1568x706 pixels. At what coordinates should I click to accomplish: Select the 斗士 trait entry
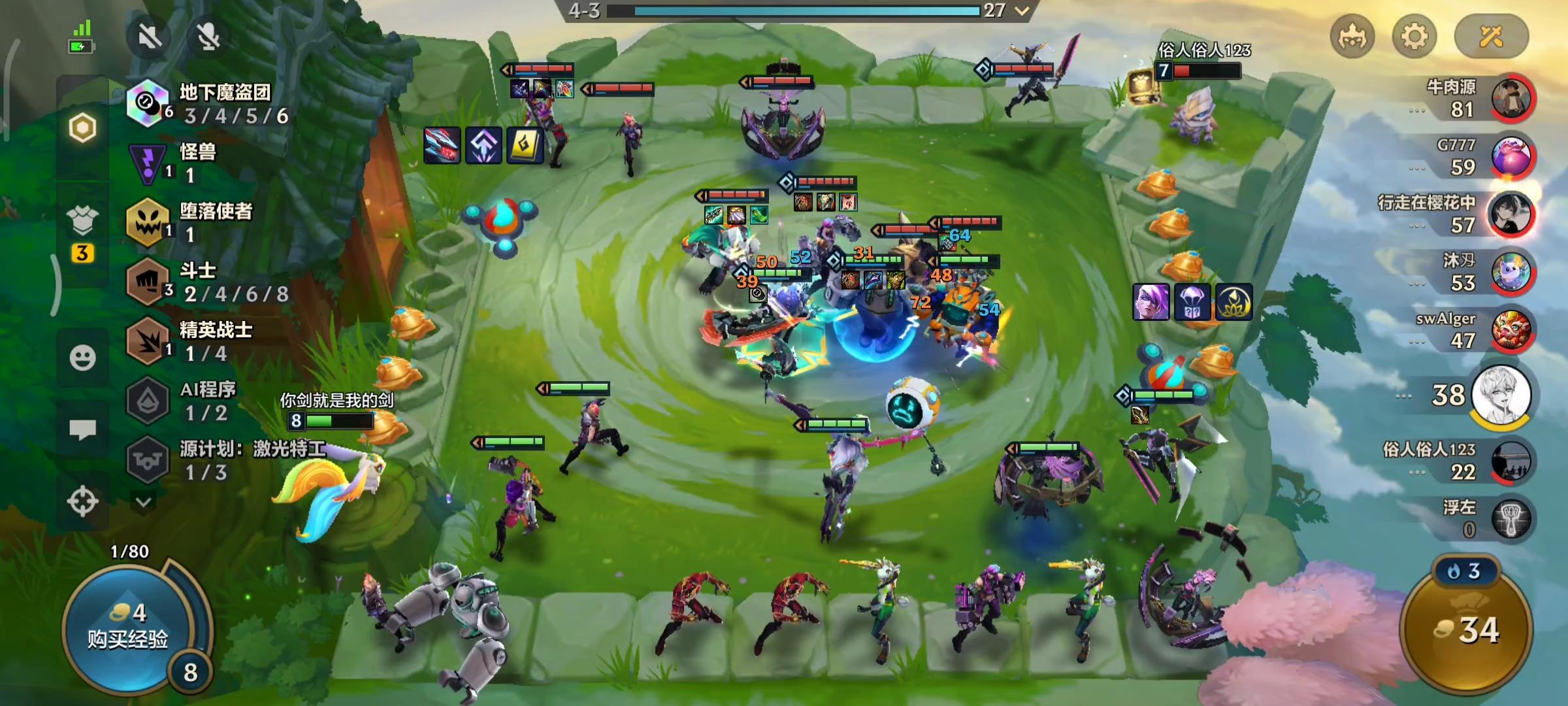[x=209, y=282]
